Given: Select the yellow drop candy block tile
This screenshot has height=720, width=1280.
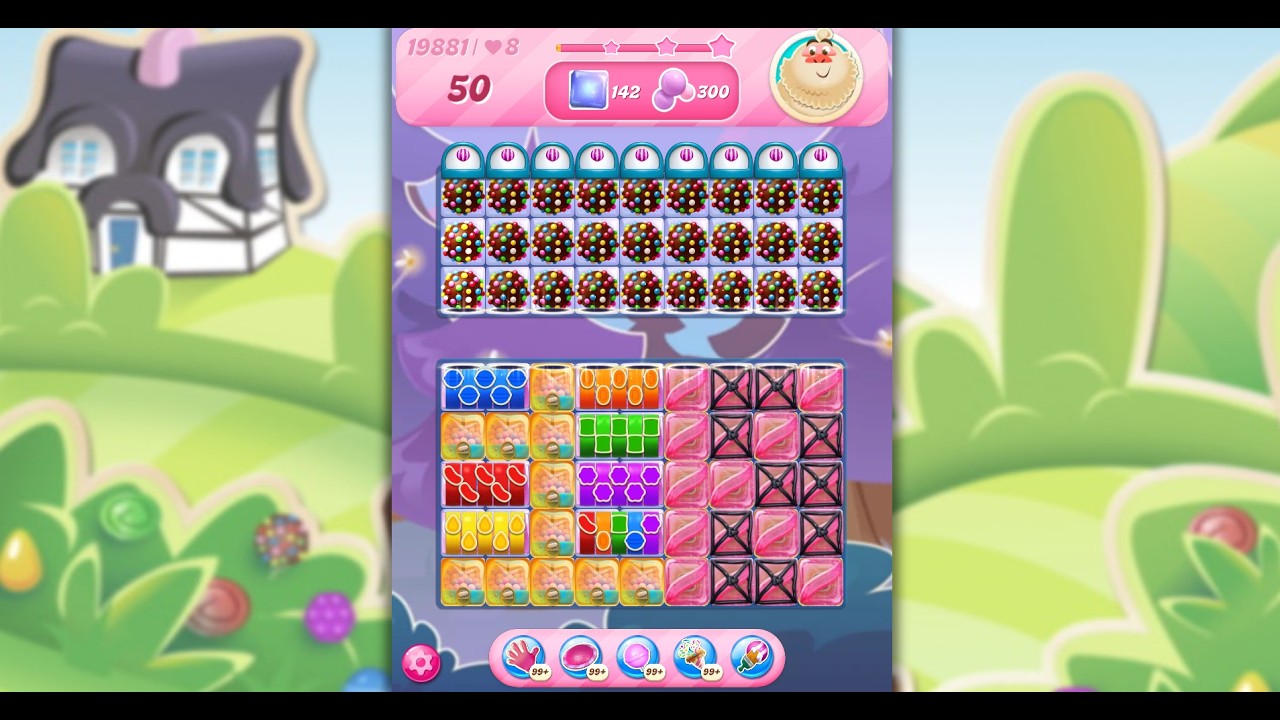Looking at the screenshot, I should (485, 532).
